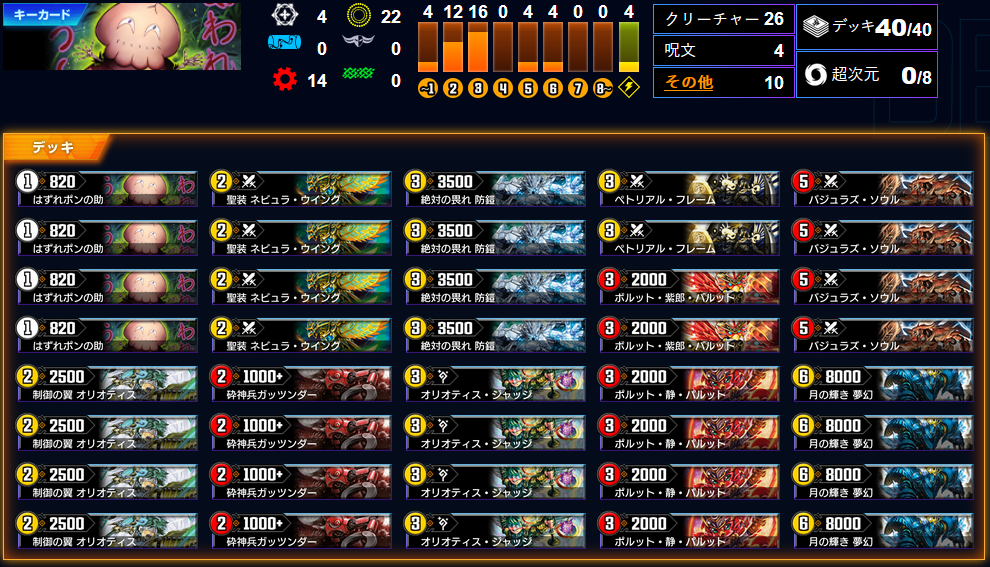This screenshot has width=990, height=567.
Task: Open the 超次元 0/8 zone tab
Action: 867,75
